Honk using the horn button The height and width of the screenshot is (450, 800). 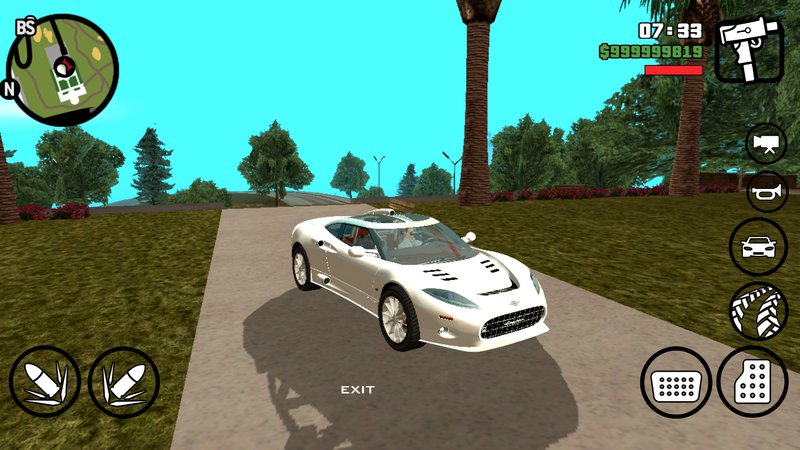tap(766, 191)
